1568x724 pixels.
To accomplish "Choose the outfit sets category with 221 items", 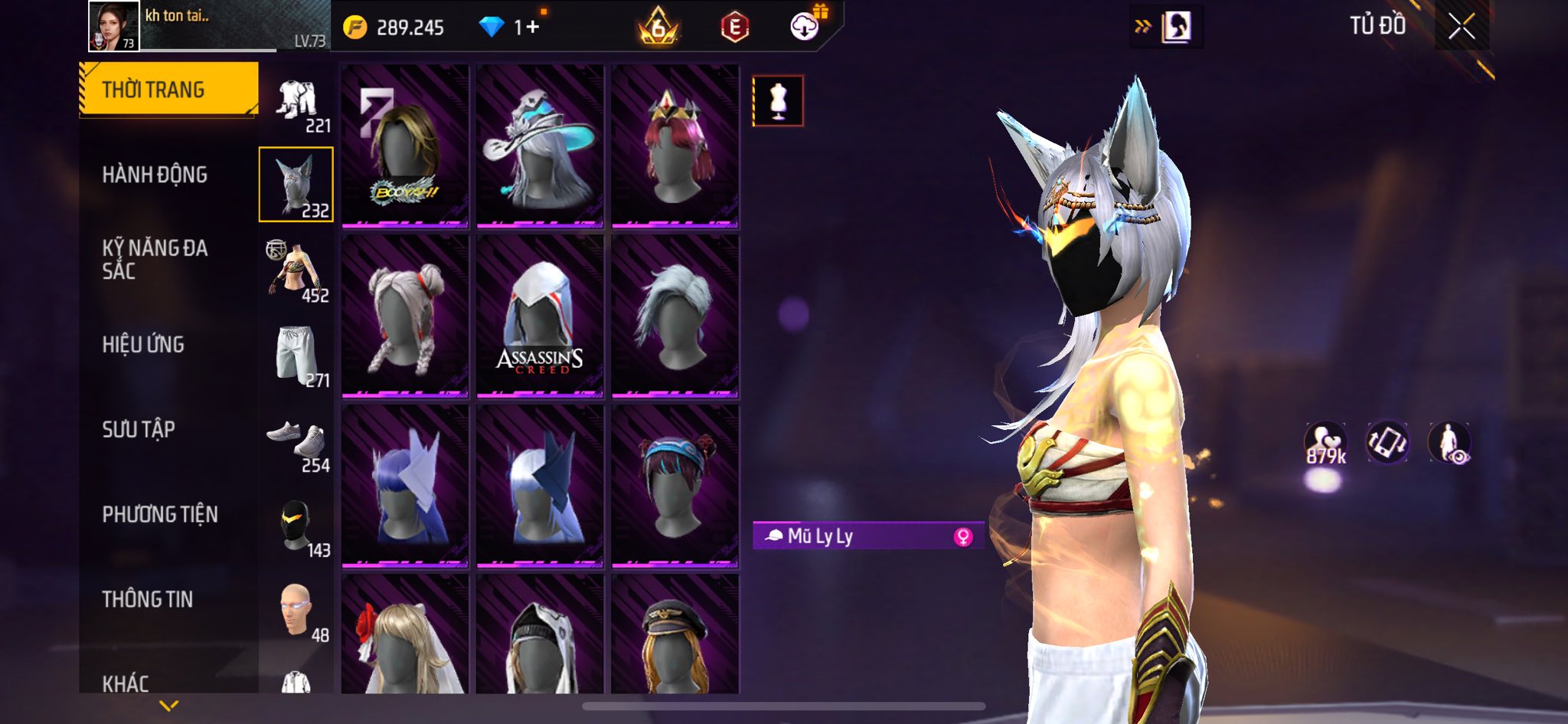I will pyautogui.click(x=297, y=103).
